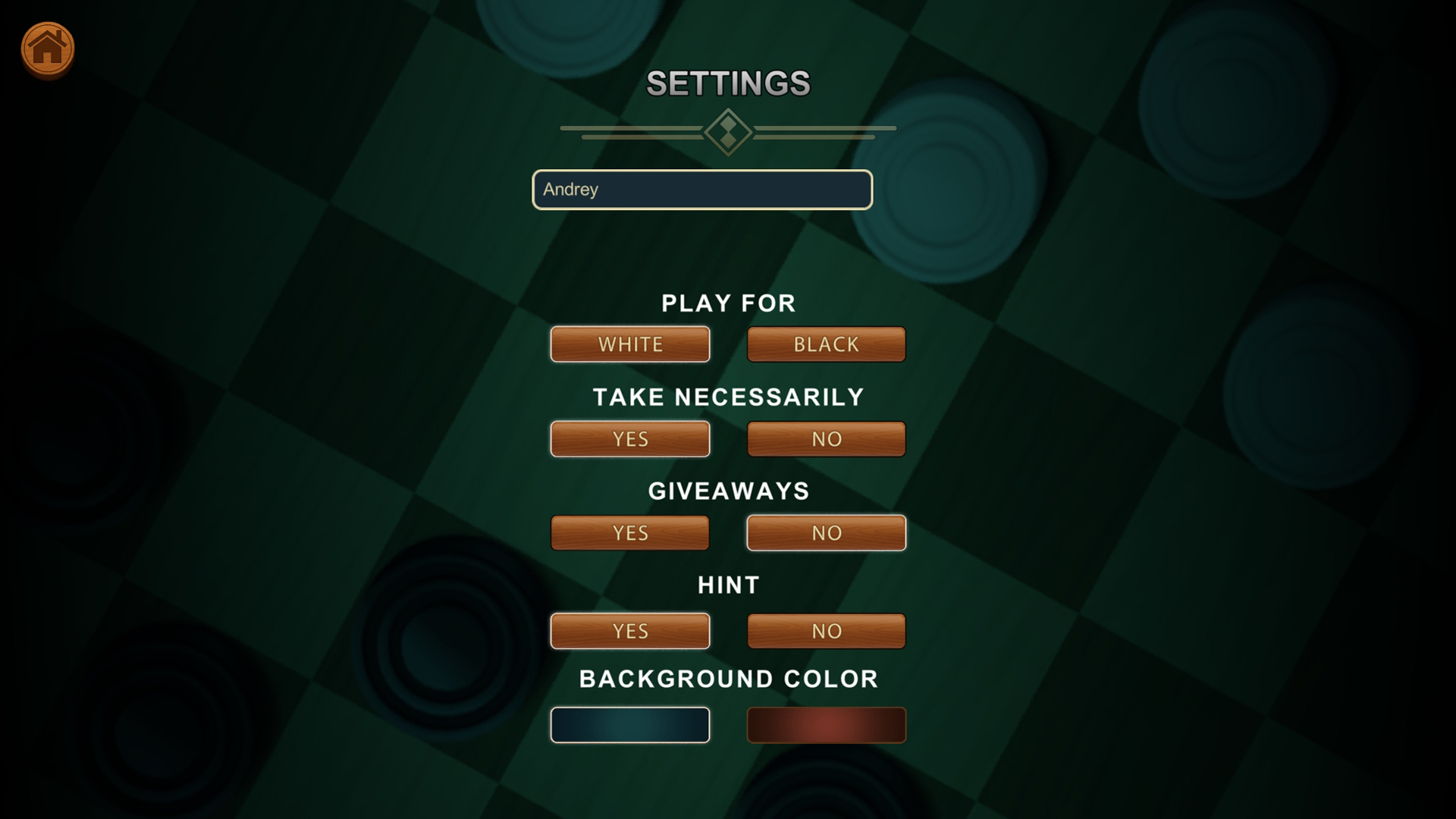Screen dimensions: 1456x819
Task: Click the TAKE NECESSARILY label
Action: click(x=728, y=396)
